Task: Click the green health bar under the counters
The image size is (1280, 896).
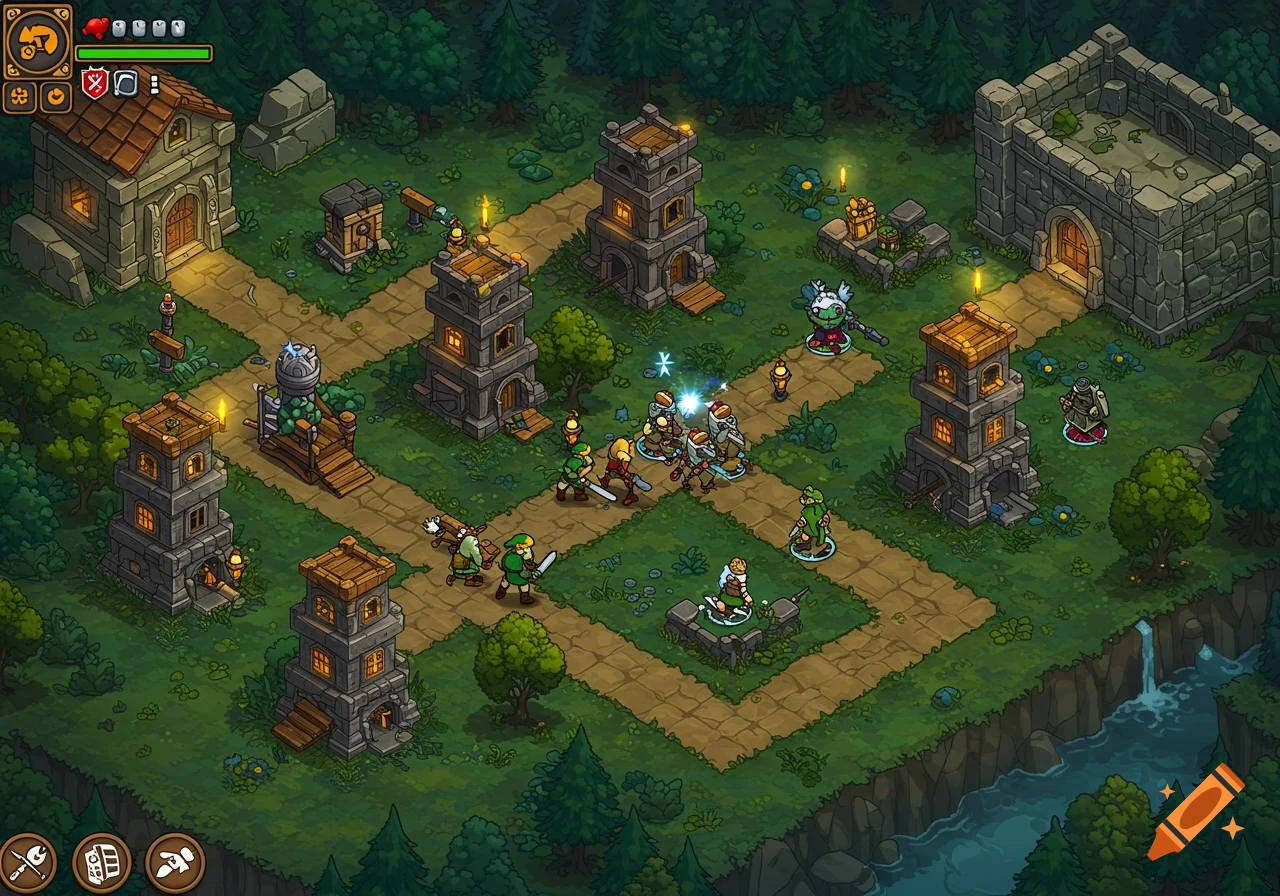Action: [x=143, y=52]
